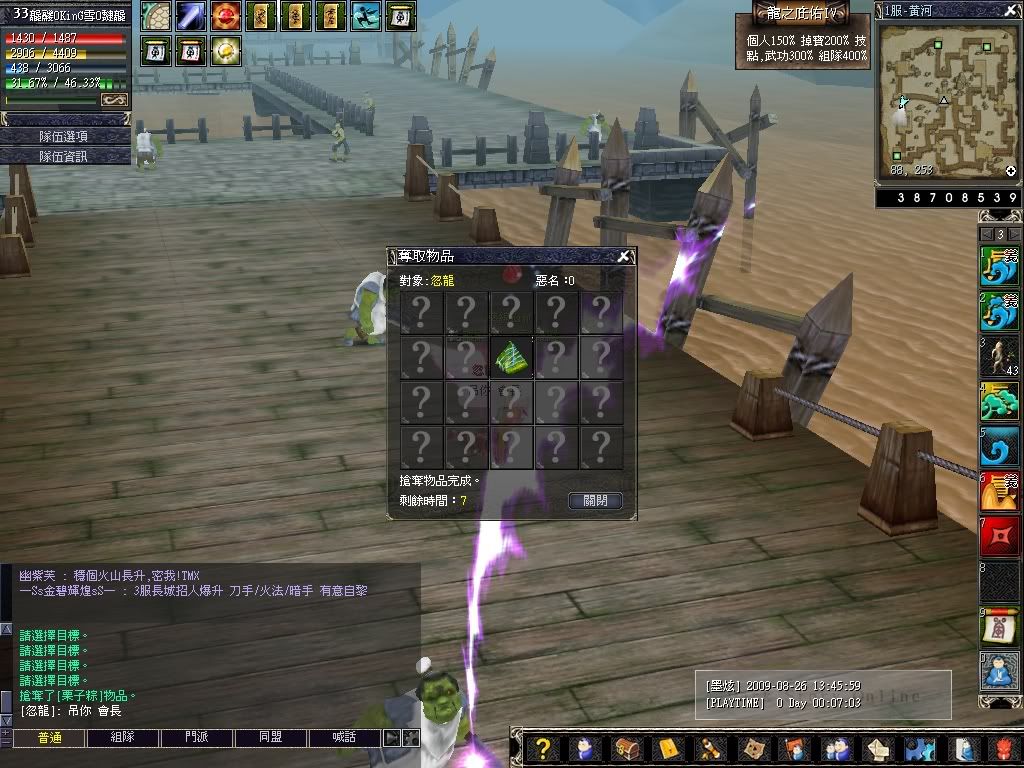Open the treasure chest inventory icon

tap(627, 748)
